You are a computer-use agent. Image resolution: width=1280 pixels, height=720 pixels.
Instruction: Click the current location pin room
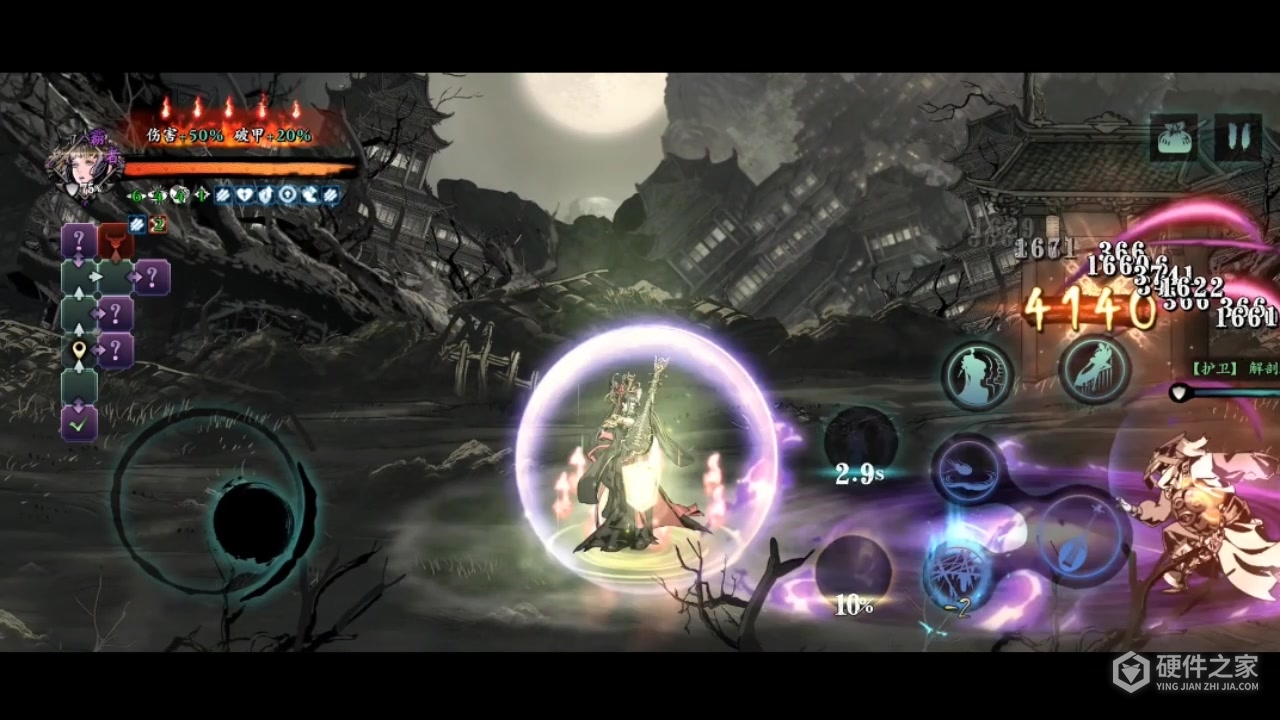(79, 351)
